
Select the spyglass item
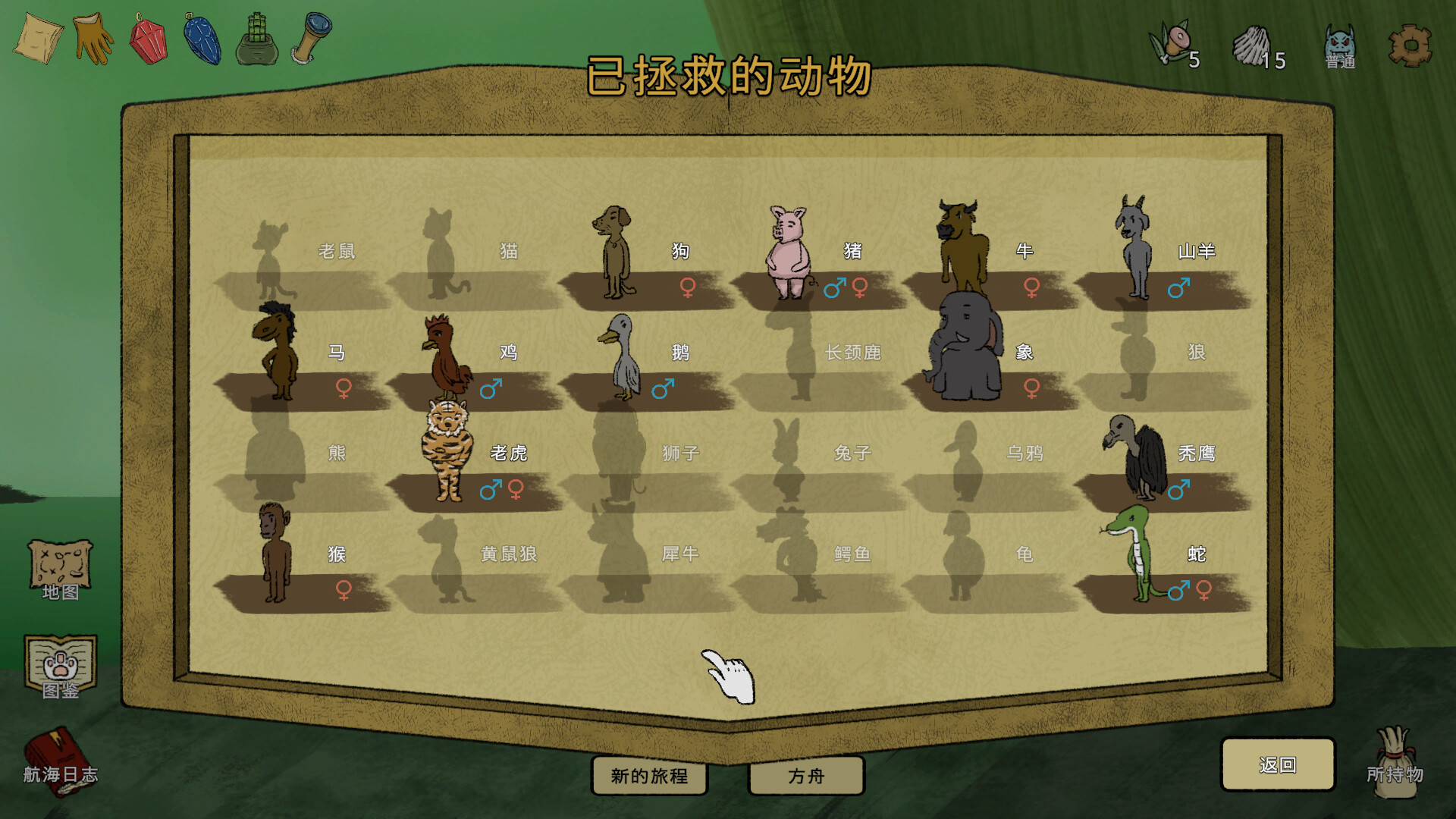[312, 36]
